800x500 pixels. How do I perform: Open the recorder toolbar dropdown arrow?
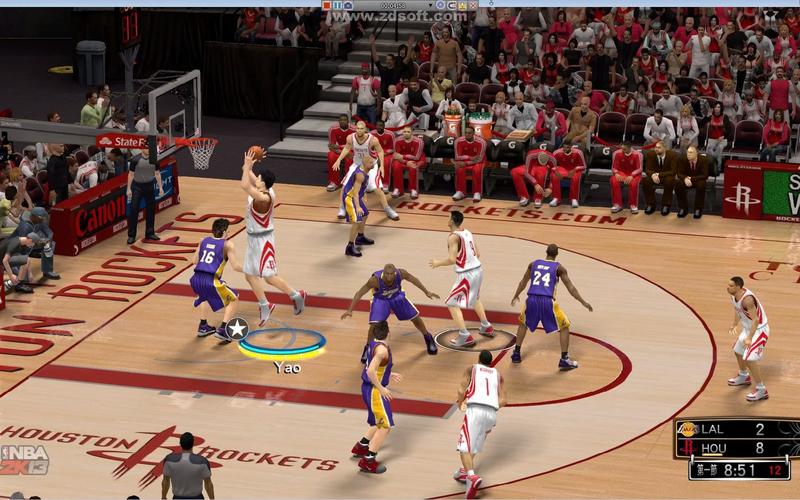point(430,5)
